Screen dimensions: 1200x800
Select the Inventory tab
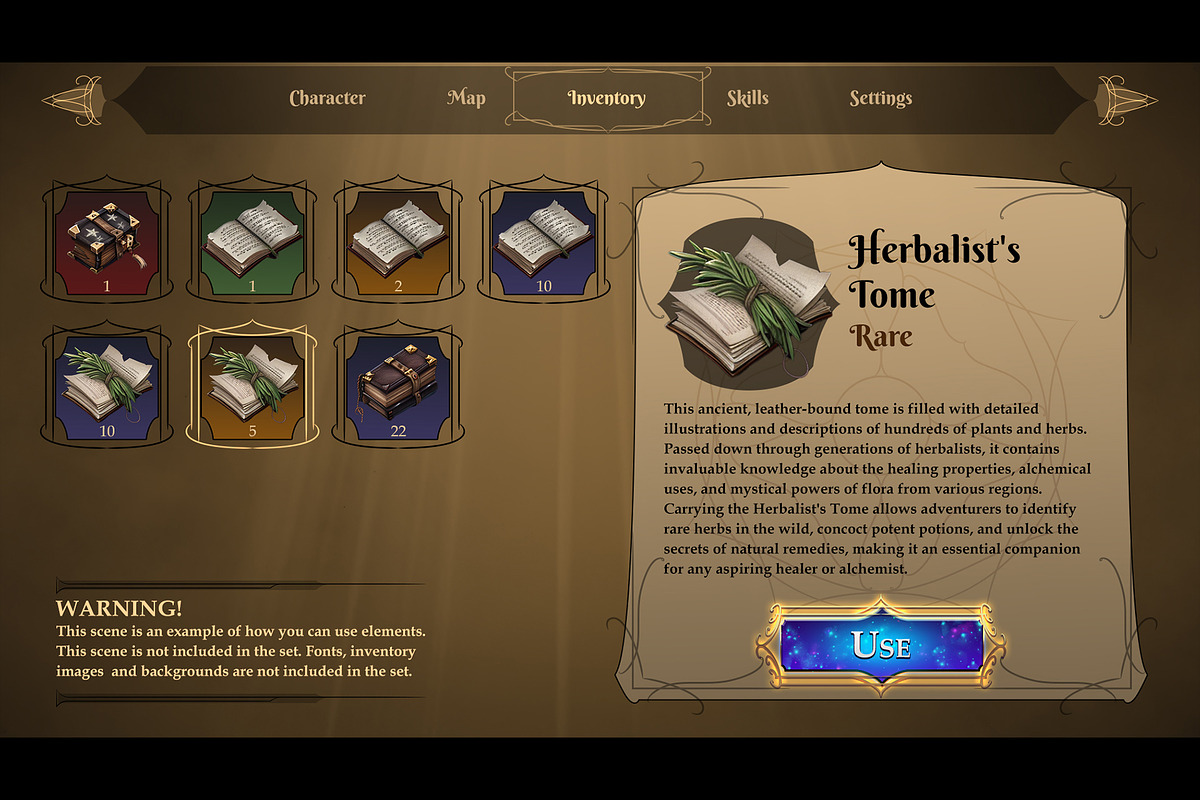pyautogui.click(x=606, y=98)
